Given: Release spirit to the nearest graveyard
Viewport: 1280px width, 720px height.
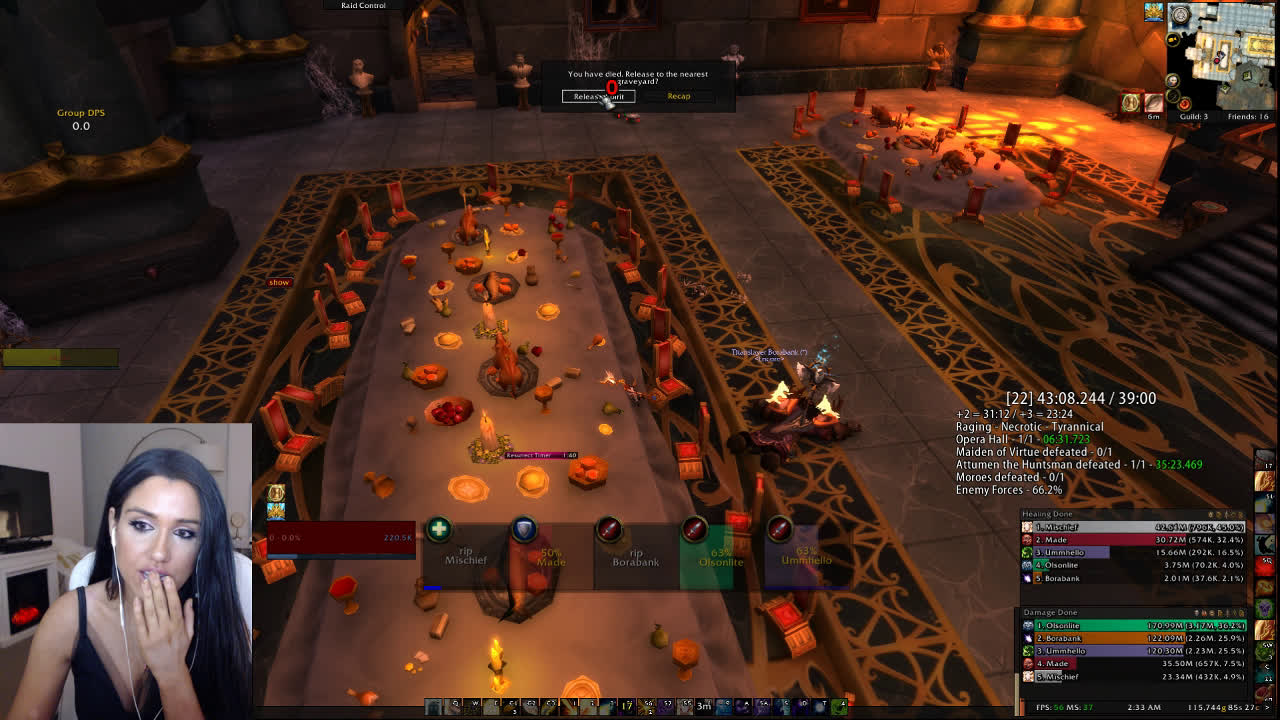Looking at the screenshot, I should point(598,96).
